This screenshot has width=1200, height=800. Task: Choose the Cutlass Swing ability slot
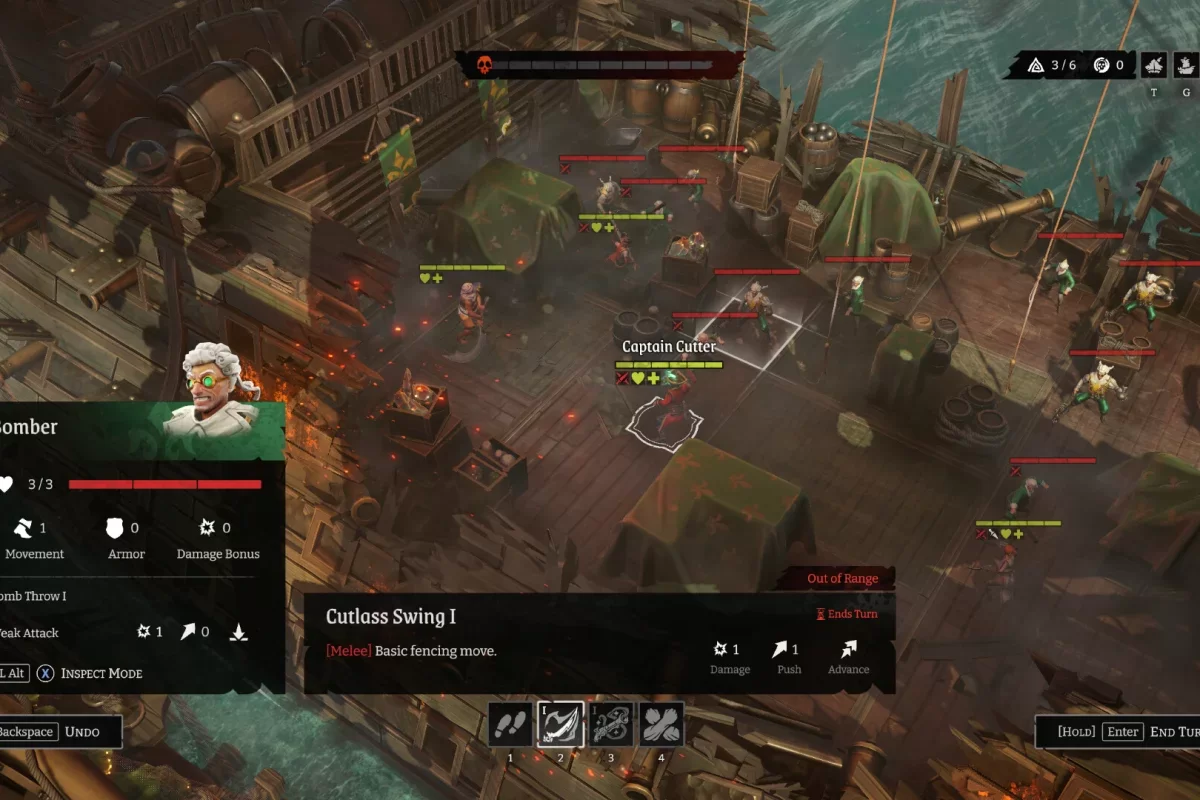point(560,724)
